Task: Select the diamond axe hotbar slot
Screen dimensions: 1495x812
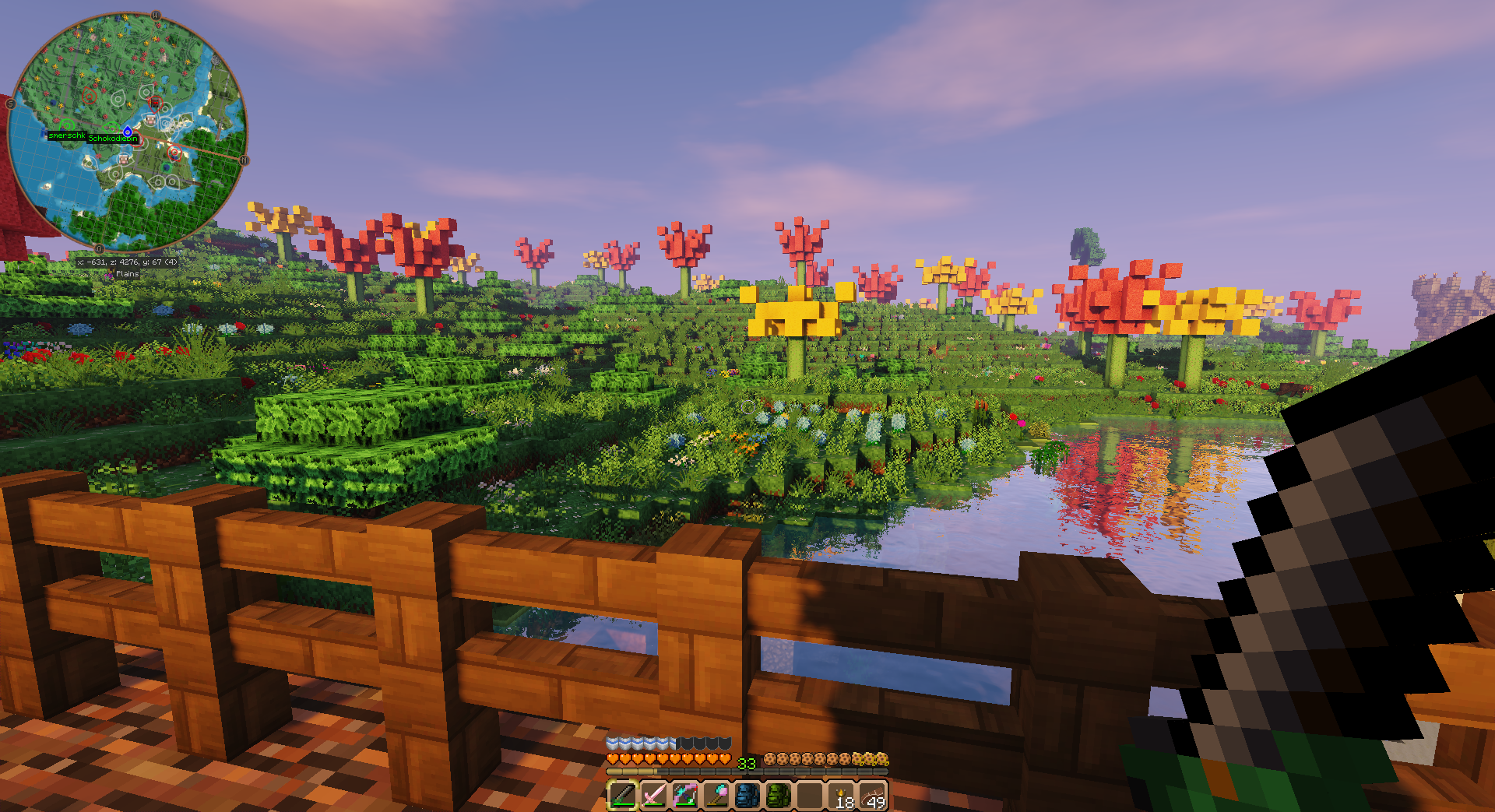Action: (x=716, y=795)
